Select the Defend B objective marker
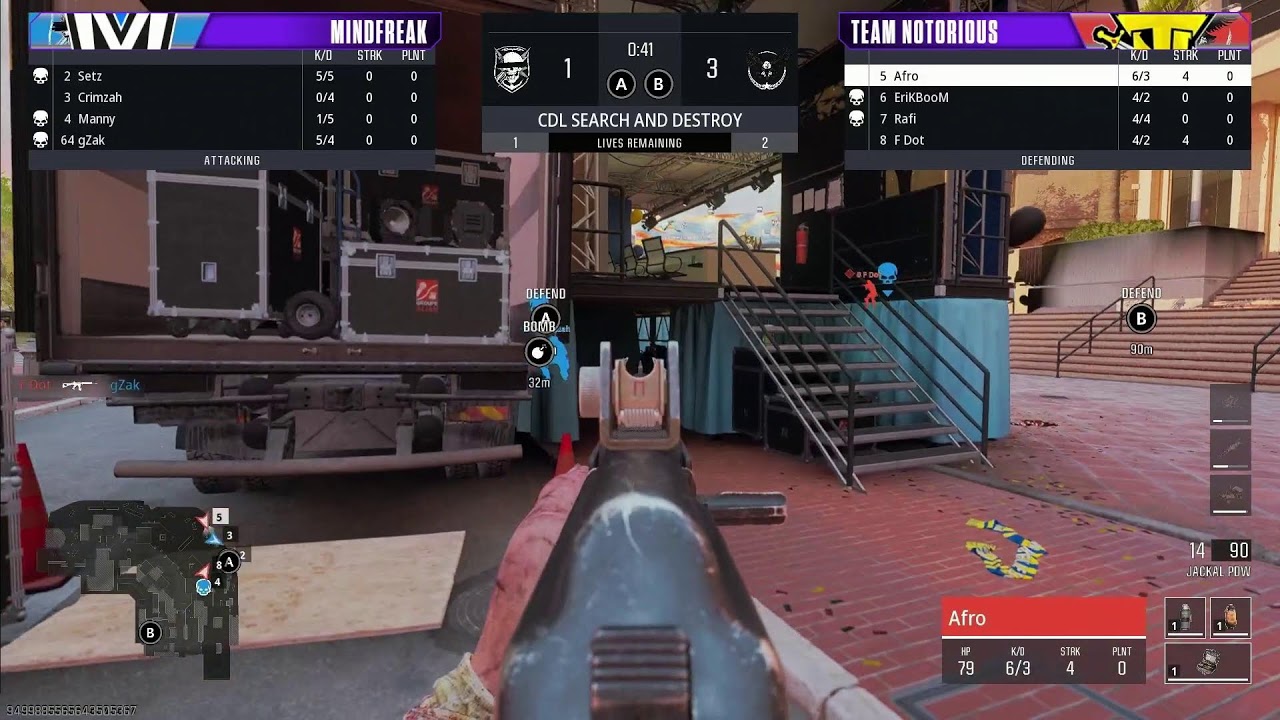Screen dimensions: 1280x720 [1141, 319]
